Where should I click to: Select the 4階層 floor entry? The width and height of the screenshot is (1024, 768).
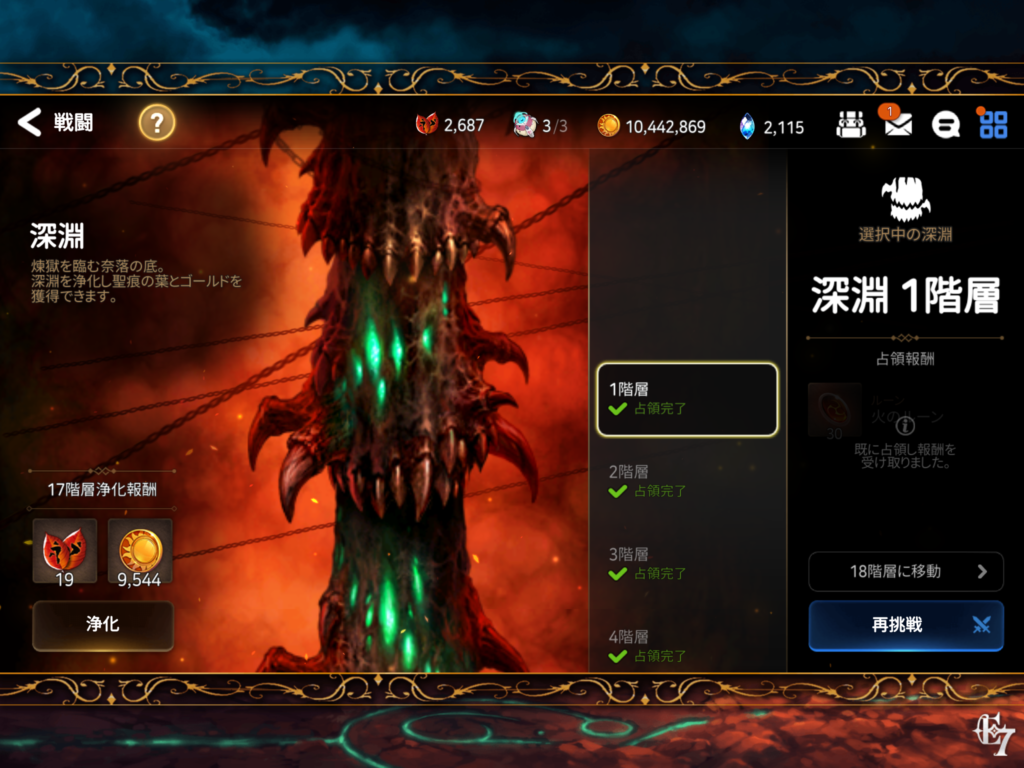pos(687,645)
